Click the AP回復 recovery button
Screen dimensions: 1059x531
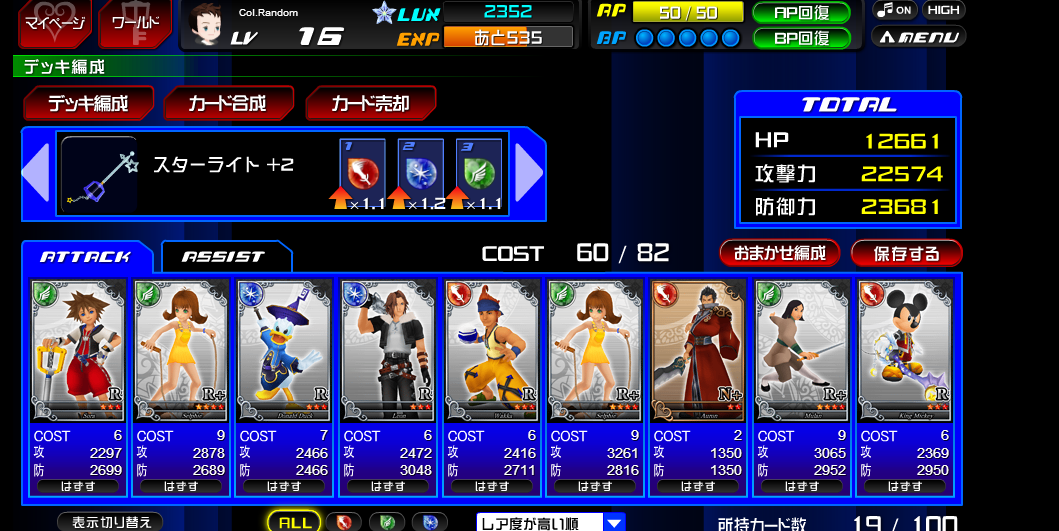[x=800, y=13]
